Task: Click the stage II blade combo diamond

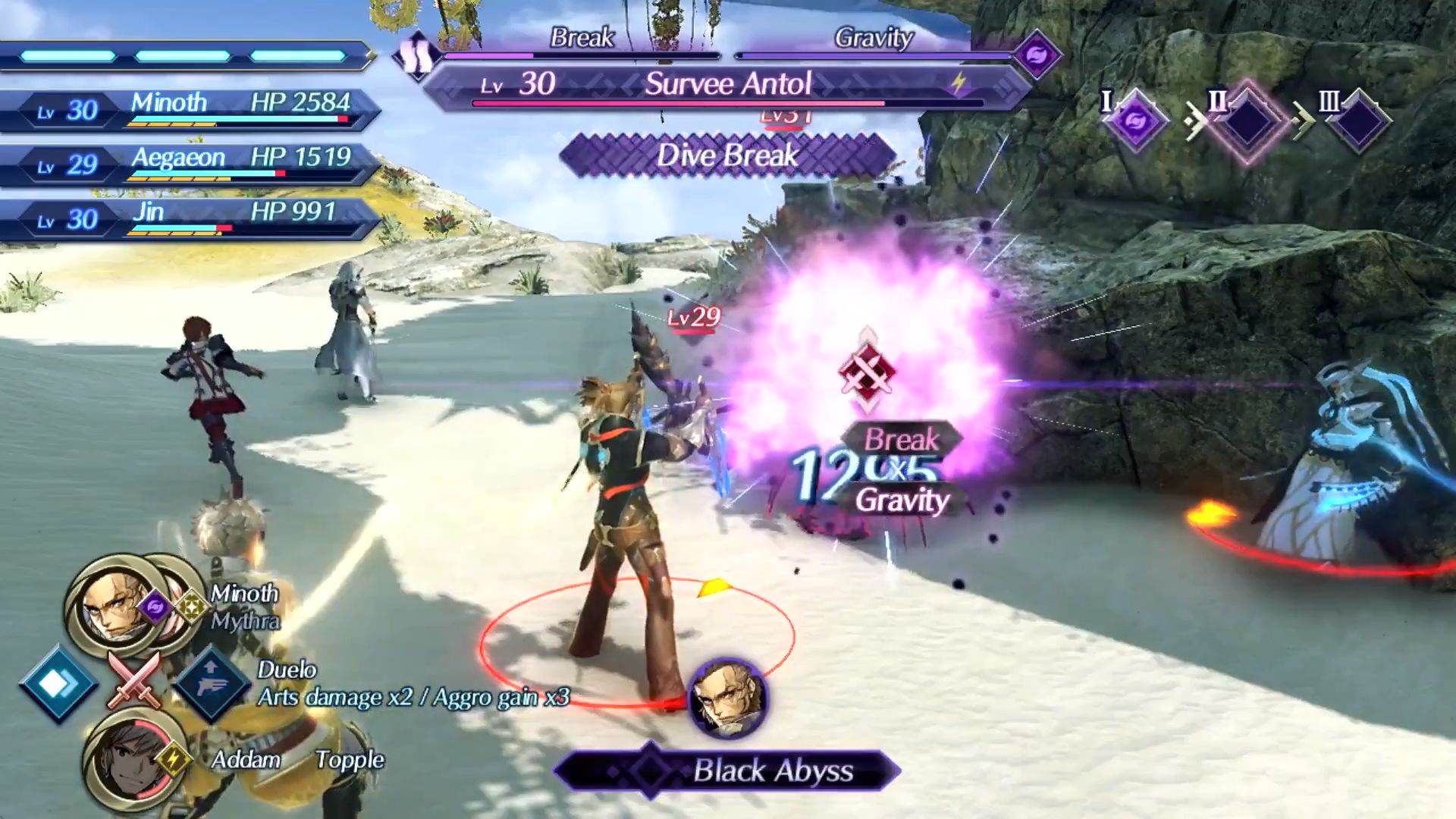Action: (x=1247, y=121)
